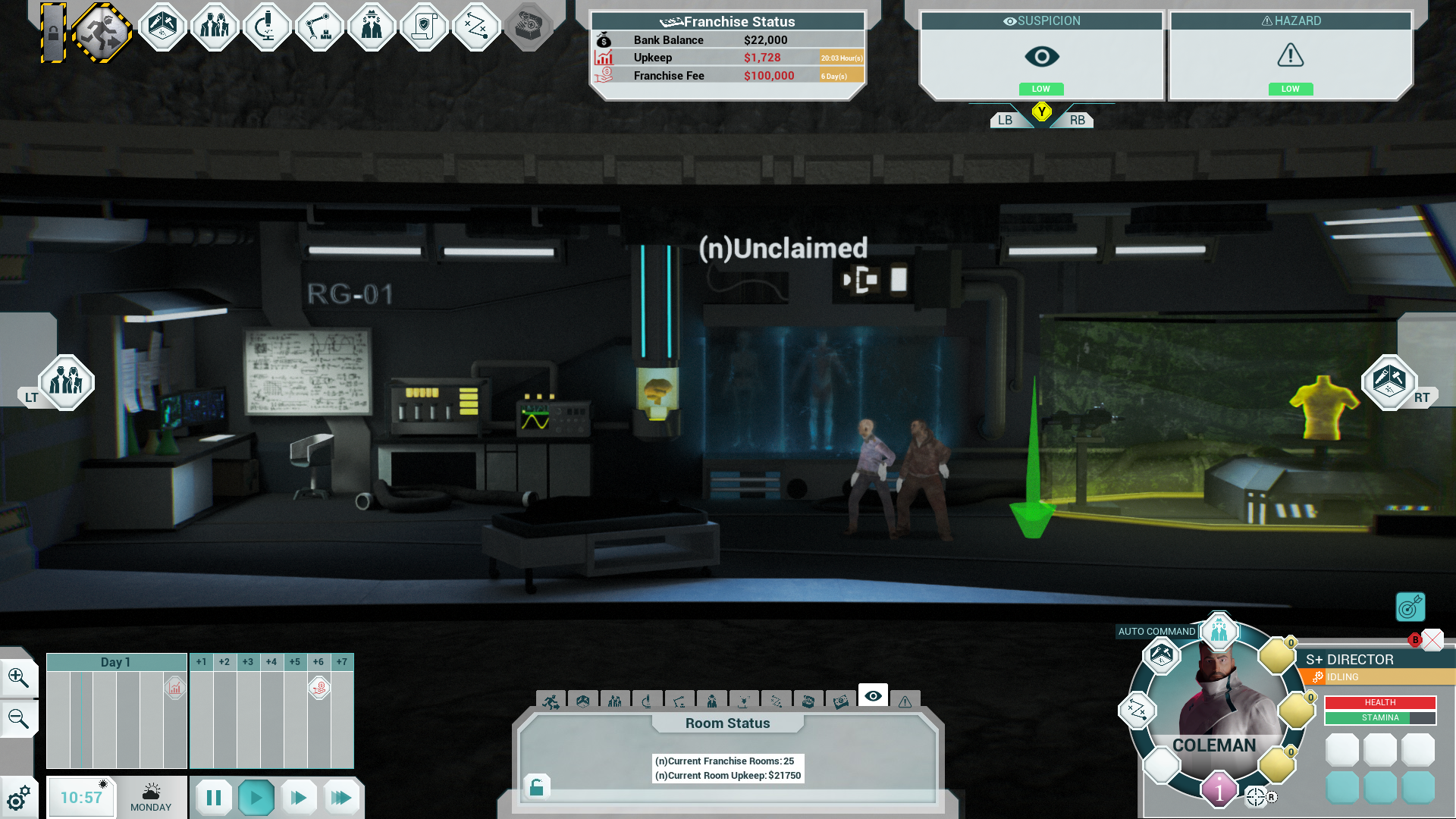Select the security contract scroll icon
This screenshot has height=819, width=1456.
click(x=424, y=27)
